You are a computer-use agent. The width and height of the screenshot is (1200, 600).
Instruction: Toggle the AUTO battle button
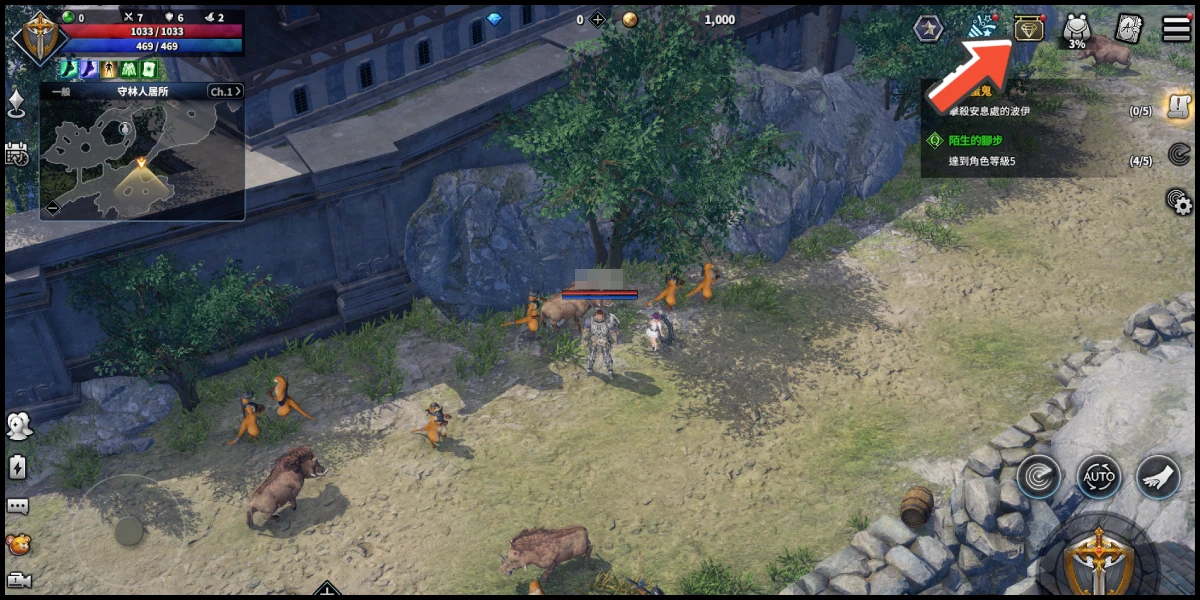pos(1099,478)
